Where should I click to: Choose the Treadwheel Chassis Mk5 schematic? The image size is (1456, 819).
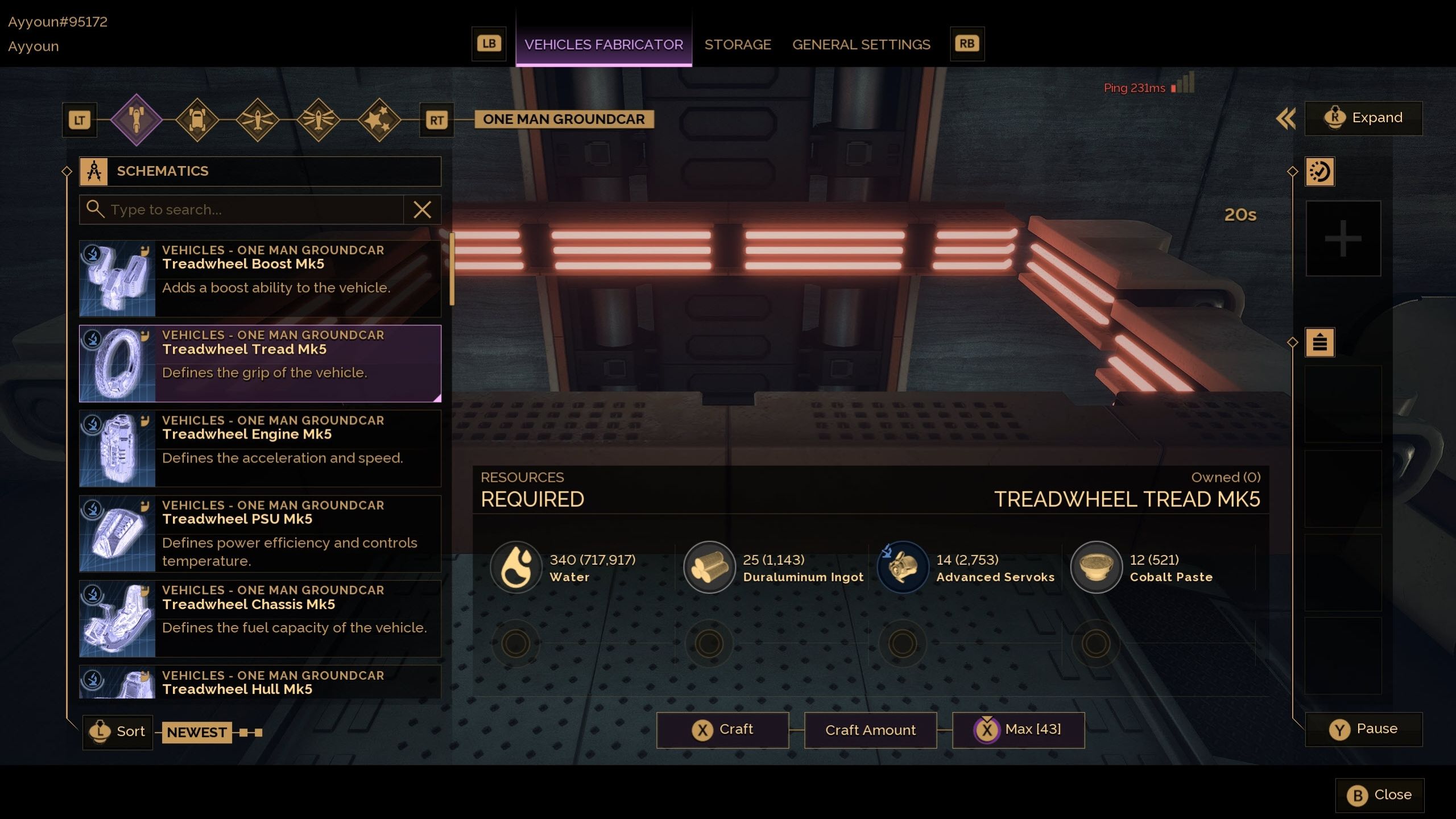(260, 618)
